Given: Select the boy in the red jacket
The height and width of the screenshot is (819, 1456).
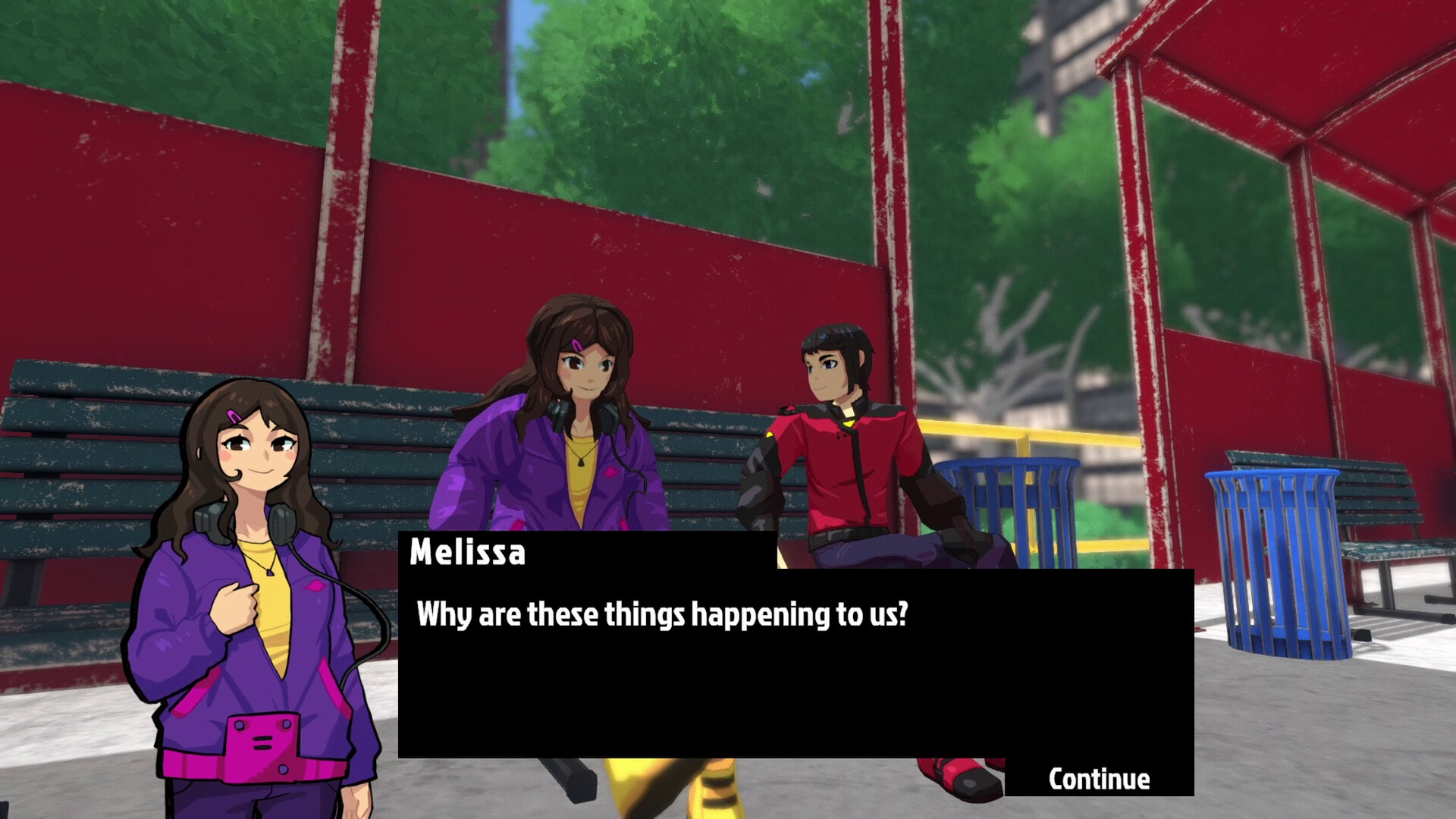Looking at the screenshot, I should (x=842, y=455).
